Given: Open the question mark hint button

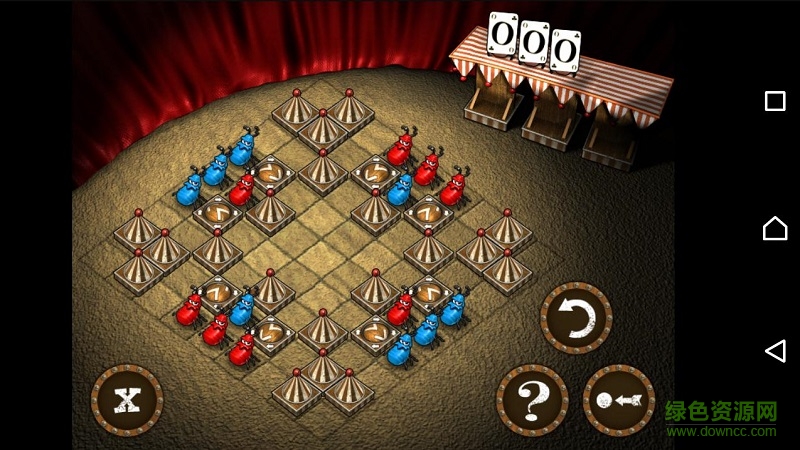Looking at the screenshot, I should pos(532,400).
